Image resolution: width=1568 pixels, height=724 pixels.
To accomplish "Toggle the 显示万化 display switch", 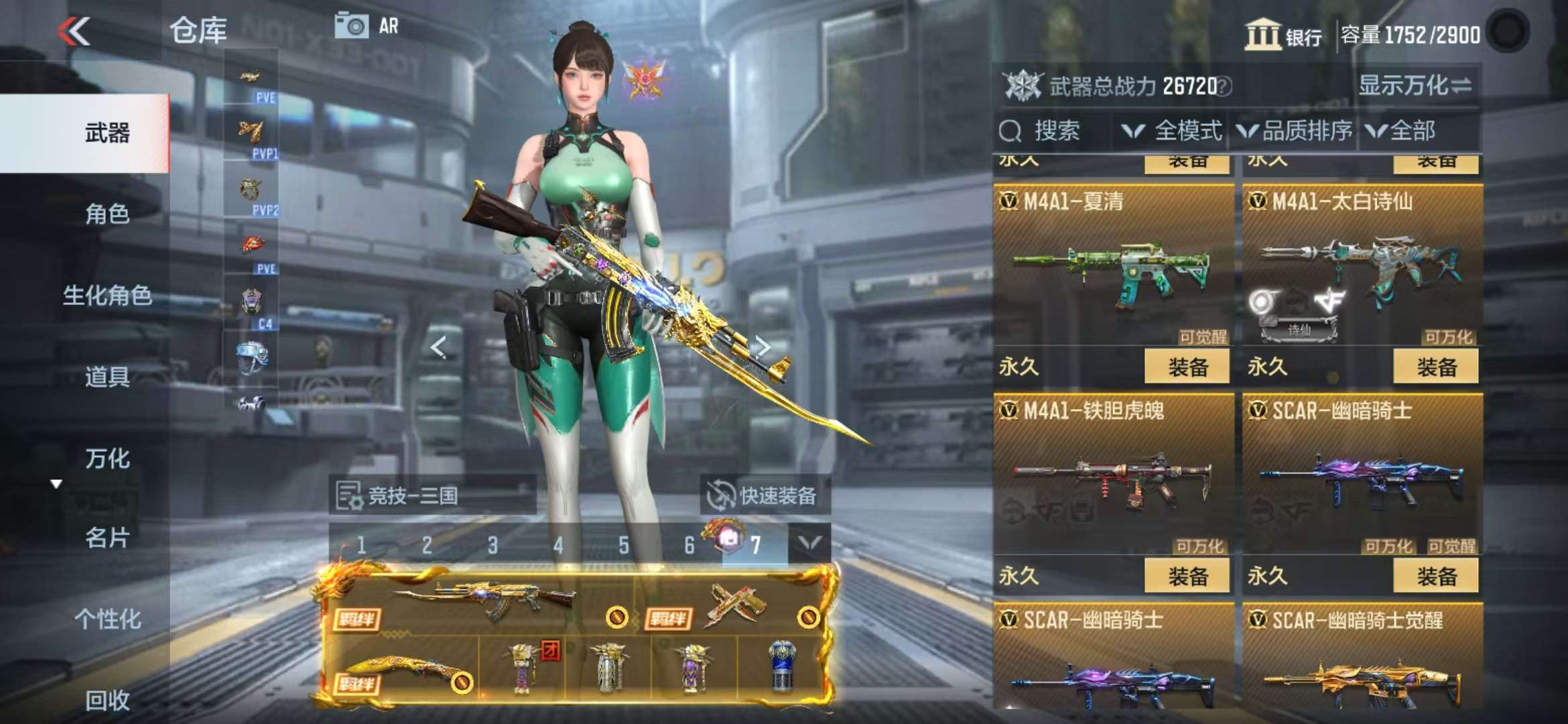I will [1415, 86].
